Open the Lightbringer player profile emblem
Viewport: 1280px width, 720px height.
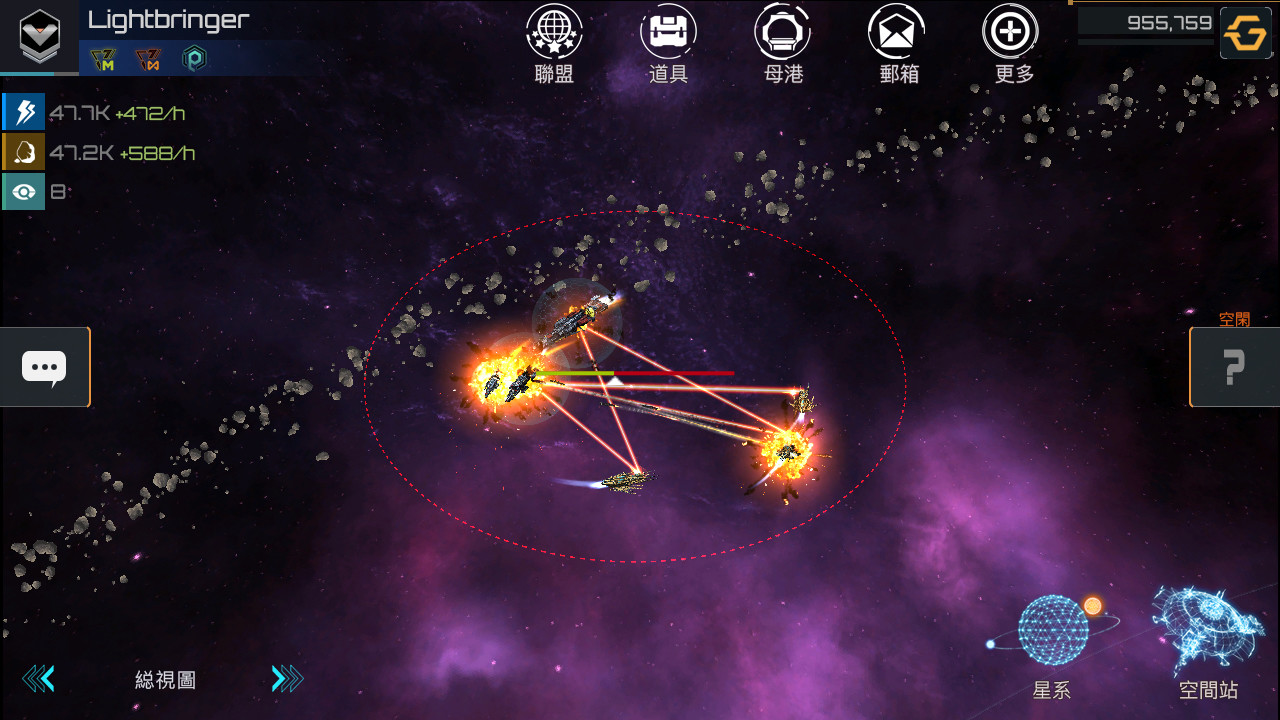tap(39, 34)
